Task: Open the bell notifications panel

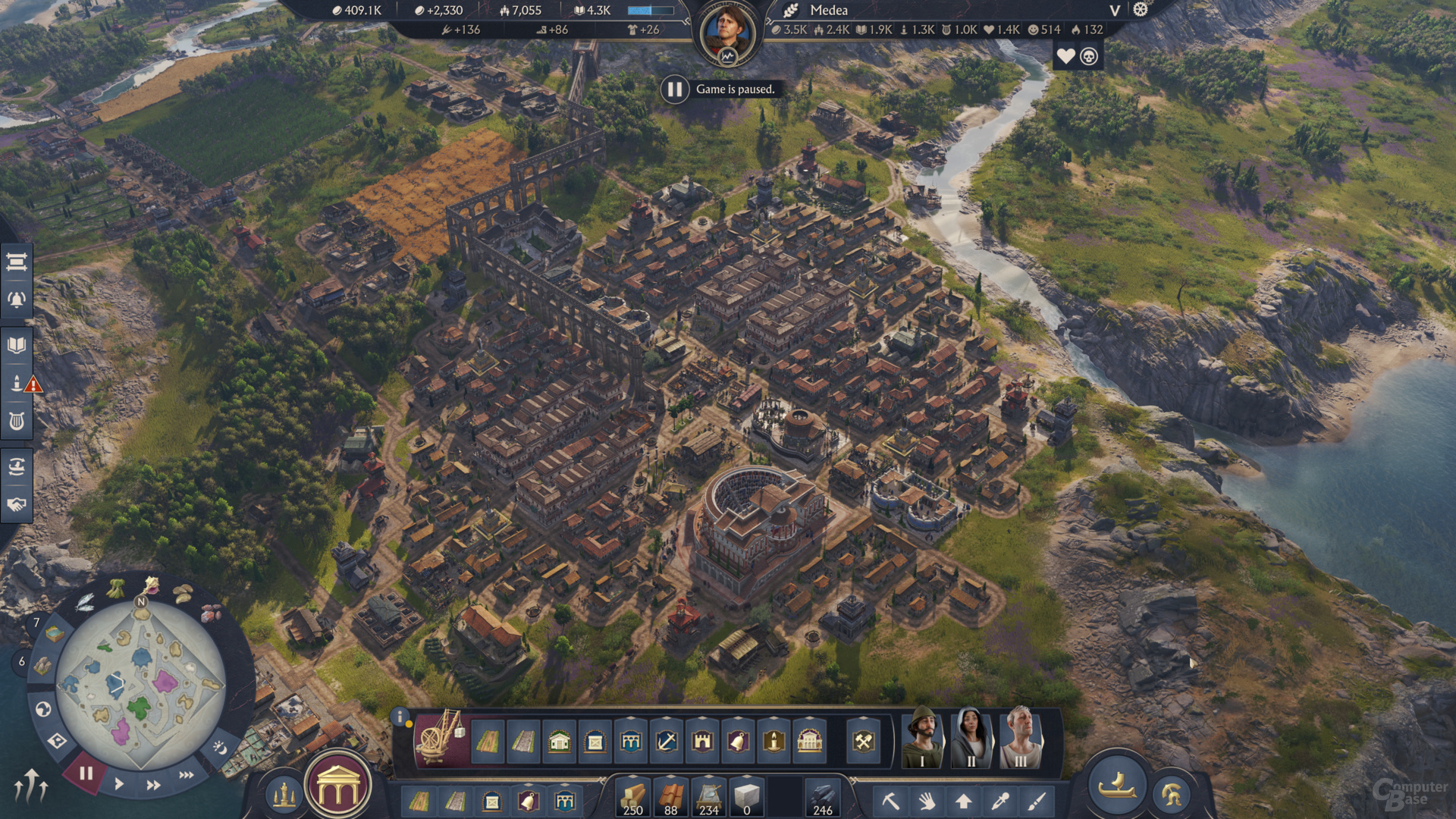Action: [x=17, y=300]
